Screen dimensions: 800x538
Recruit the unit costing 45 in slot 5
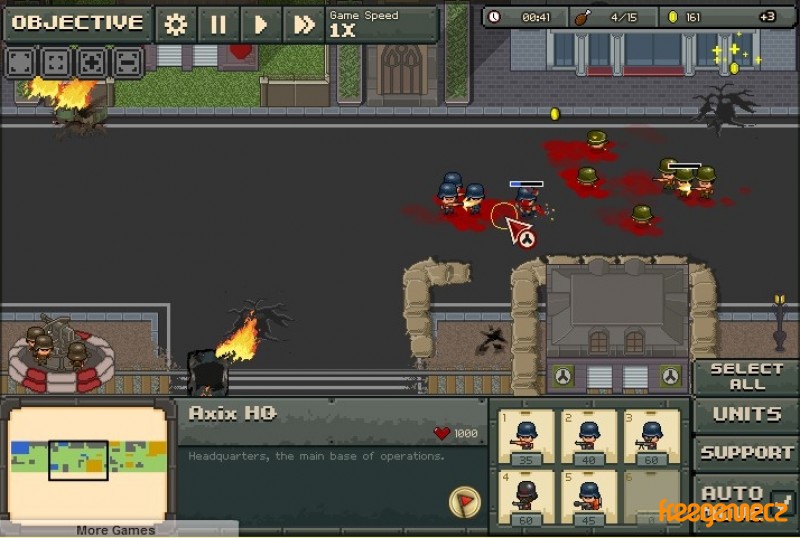click(x=588, y=496)
